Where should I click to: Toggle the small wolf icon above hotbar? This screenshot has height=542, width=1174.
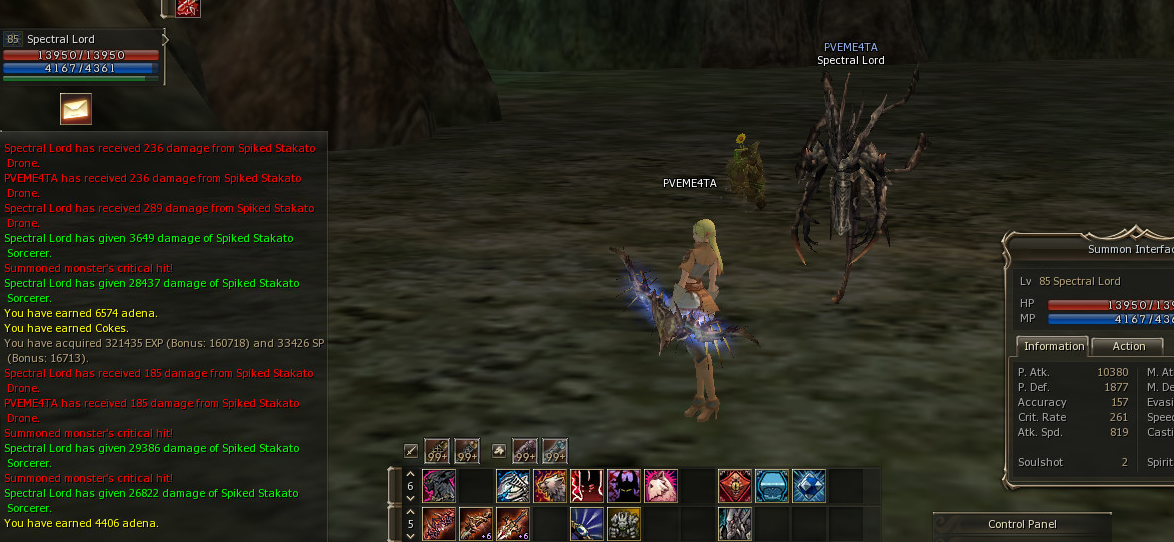point(498,451)
